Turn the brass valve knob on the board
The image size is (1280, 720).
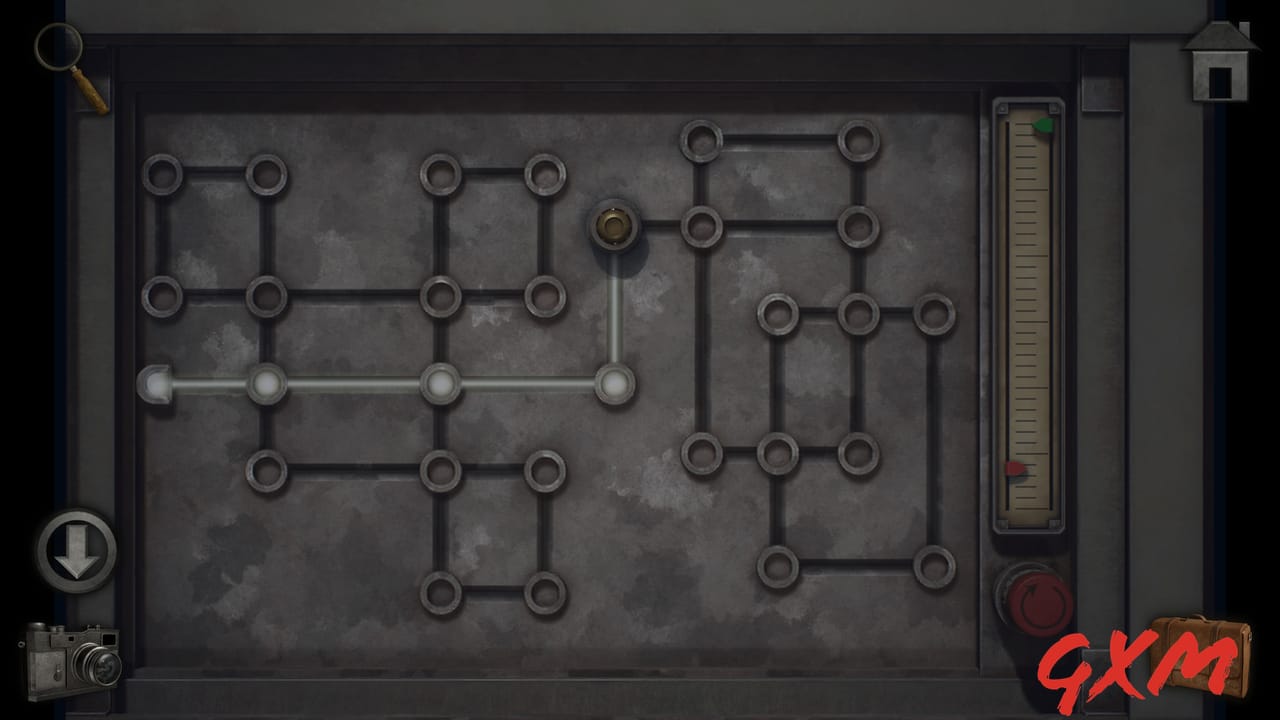pos(615,227)
